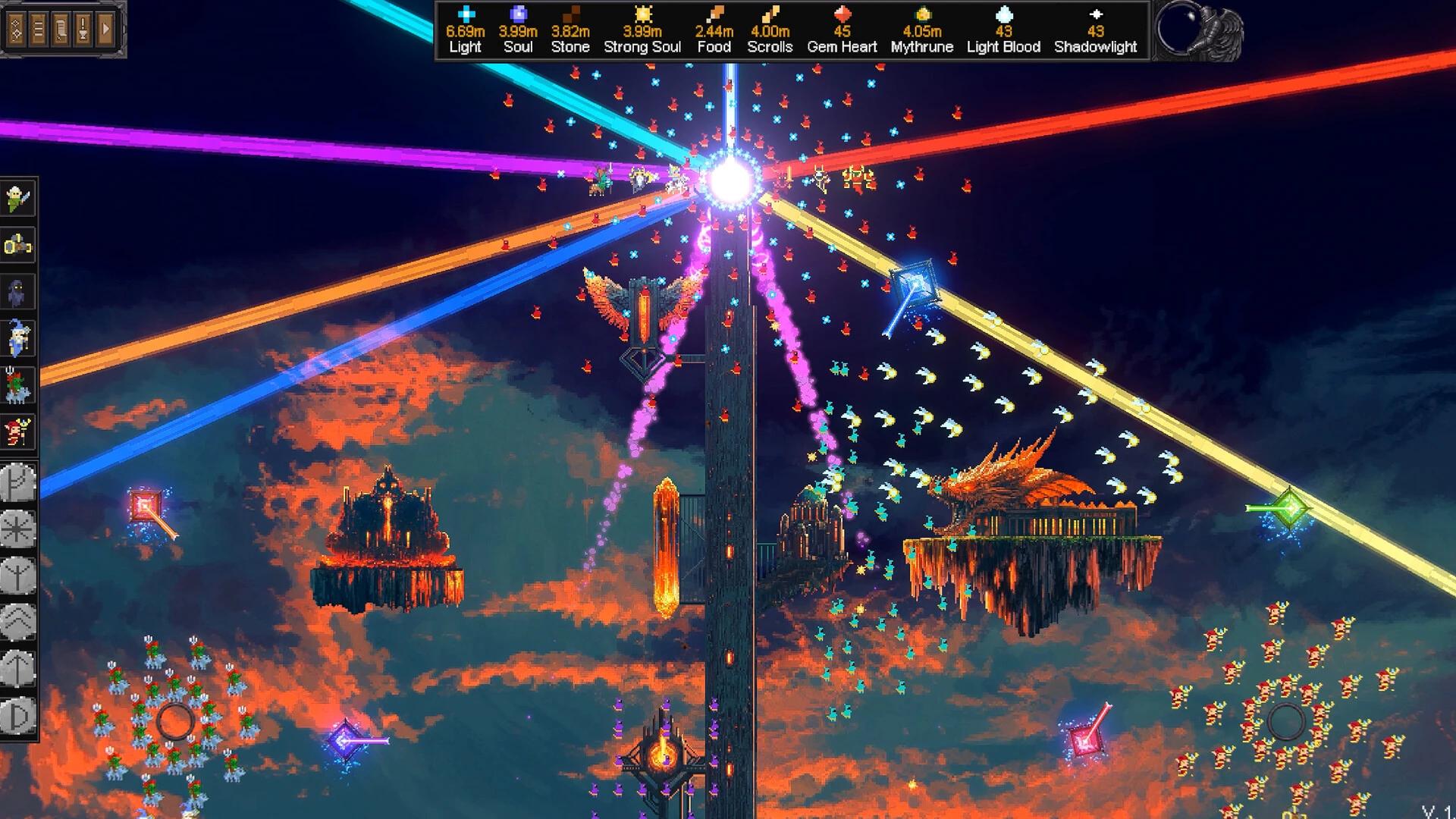Expand the arrow panel in top-left toolbar
Image resolution: width=1456 pixels, height=819 pixels.
pyautogui.click(x=103, y=29)
